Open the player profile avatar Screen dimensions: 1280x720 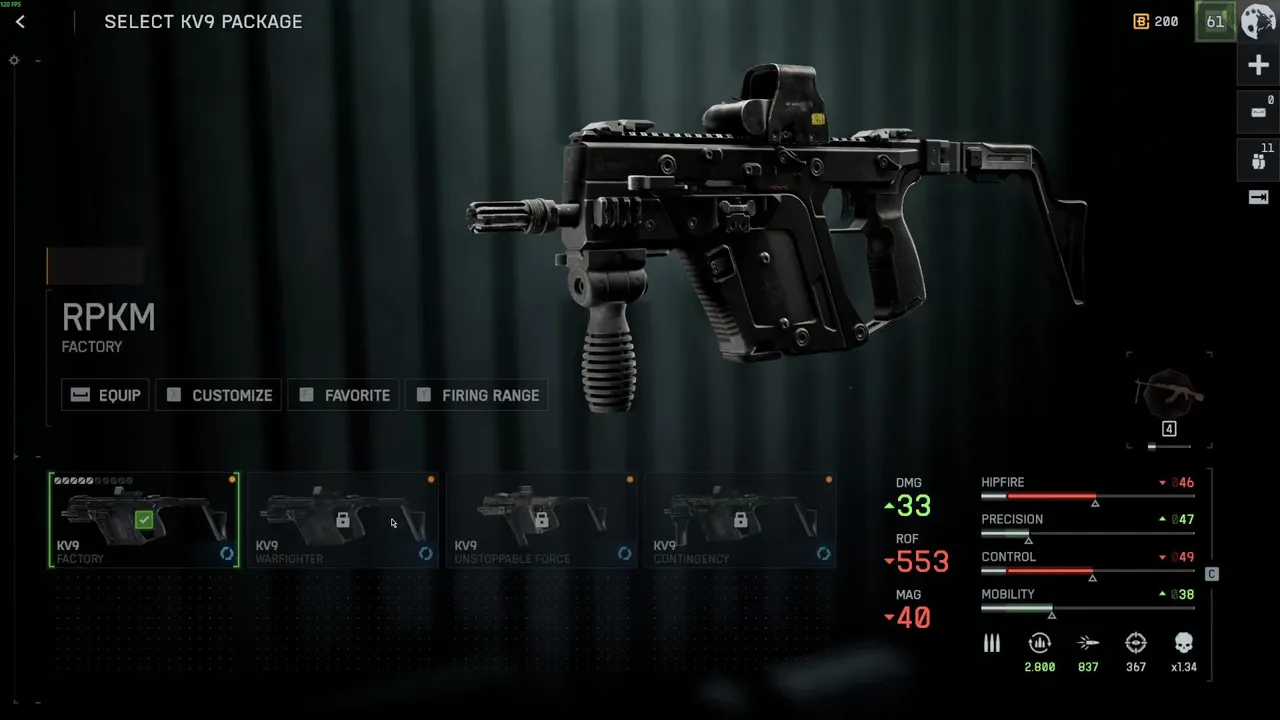[x=1258, y=21]
